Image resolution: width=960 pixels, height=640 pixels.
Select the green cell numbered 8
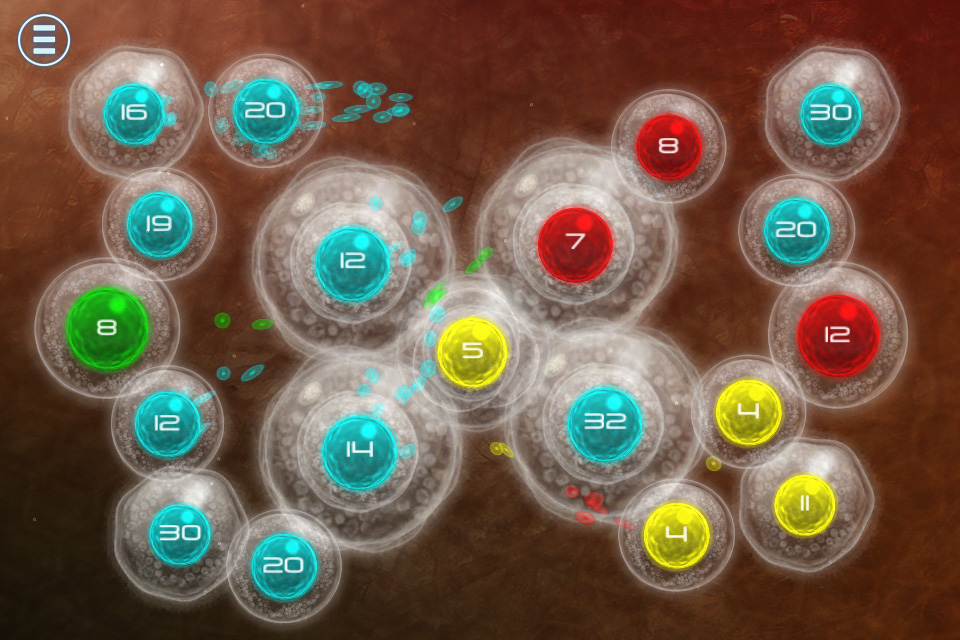[108, 328]
